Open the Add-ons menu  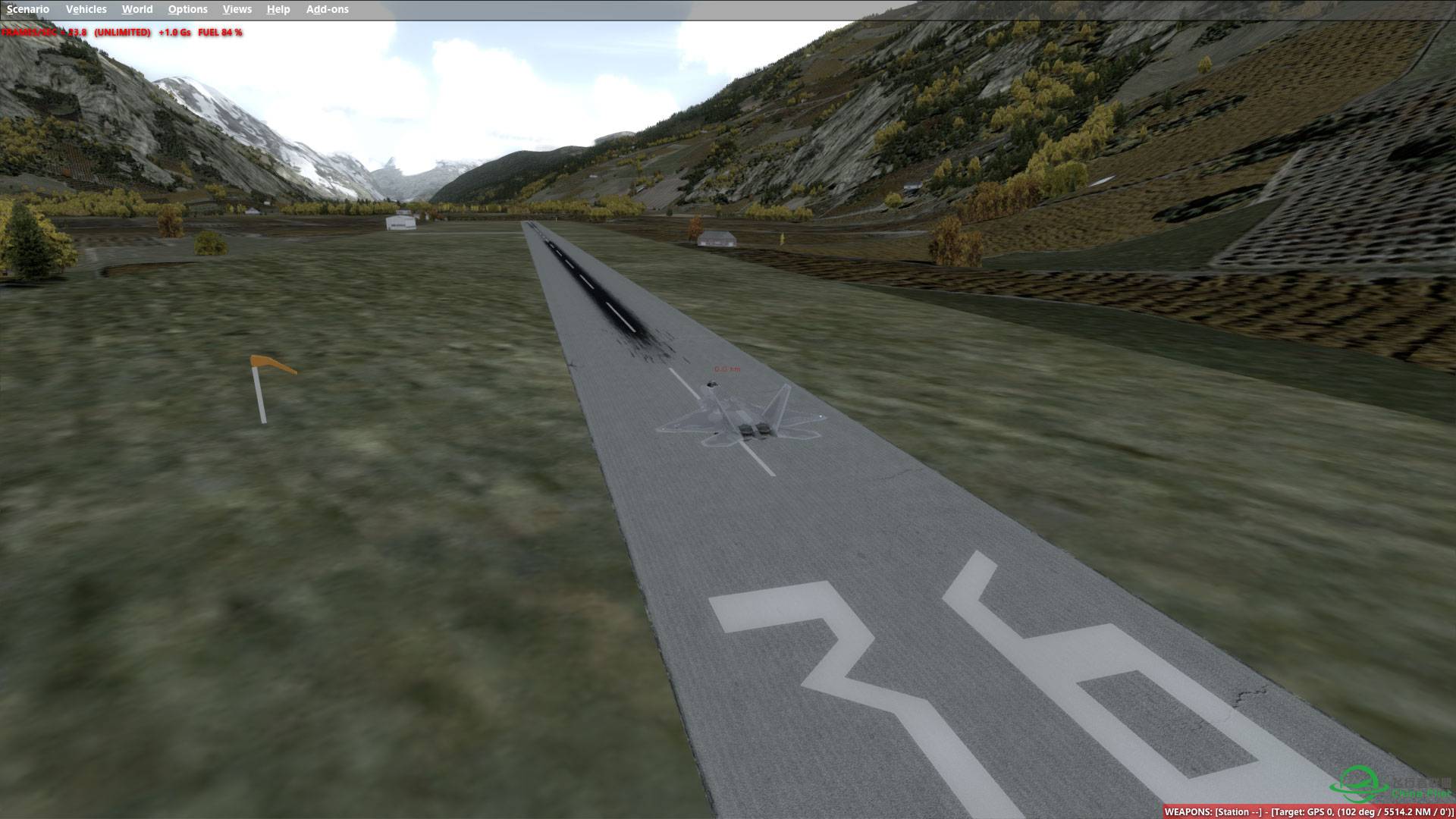coord(327,9)
